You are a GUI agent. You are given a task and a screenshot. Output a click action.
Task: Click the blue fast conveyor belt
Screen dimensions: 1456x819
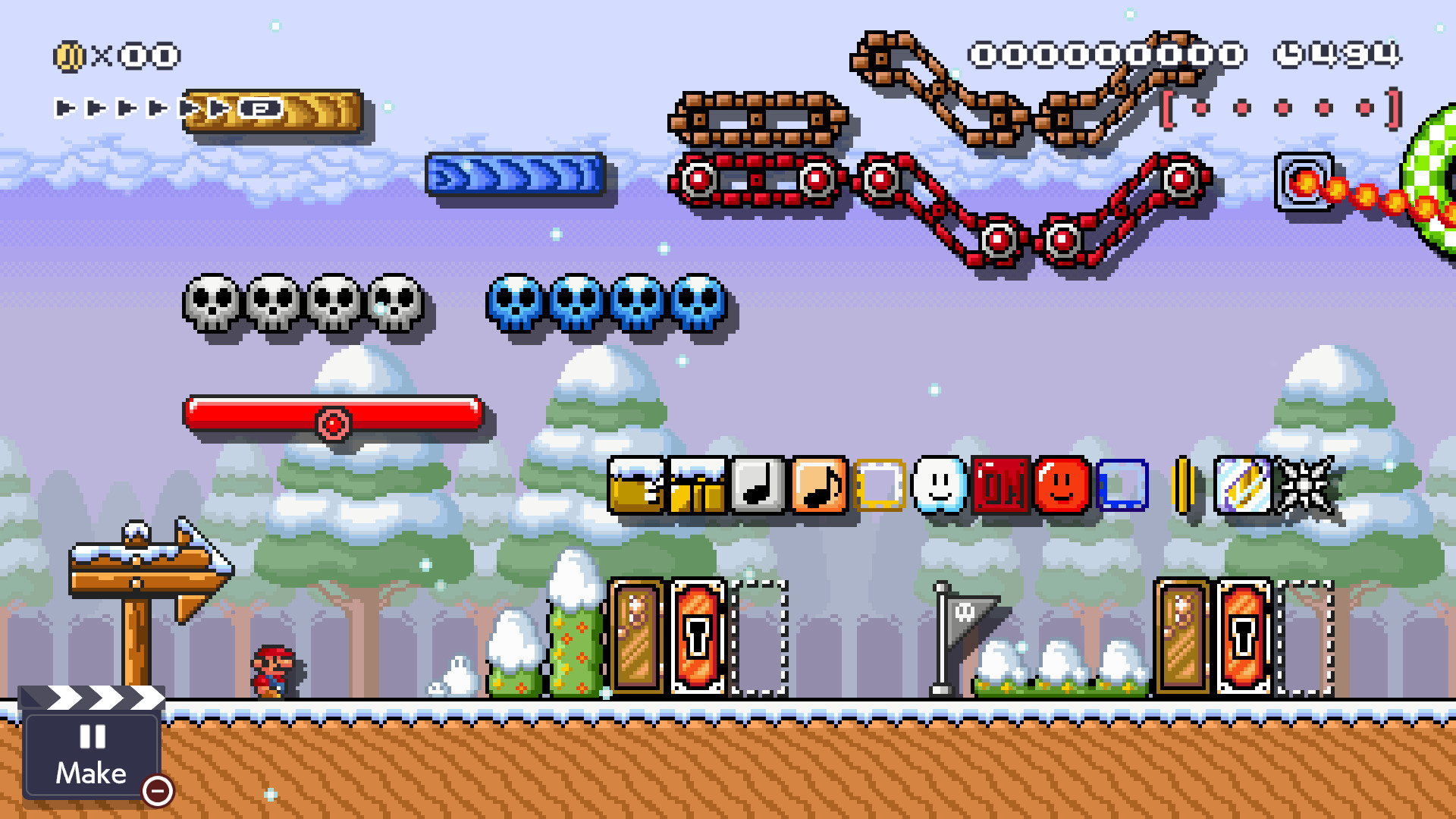pos(516,176)
